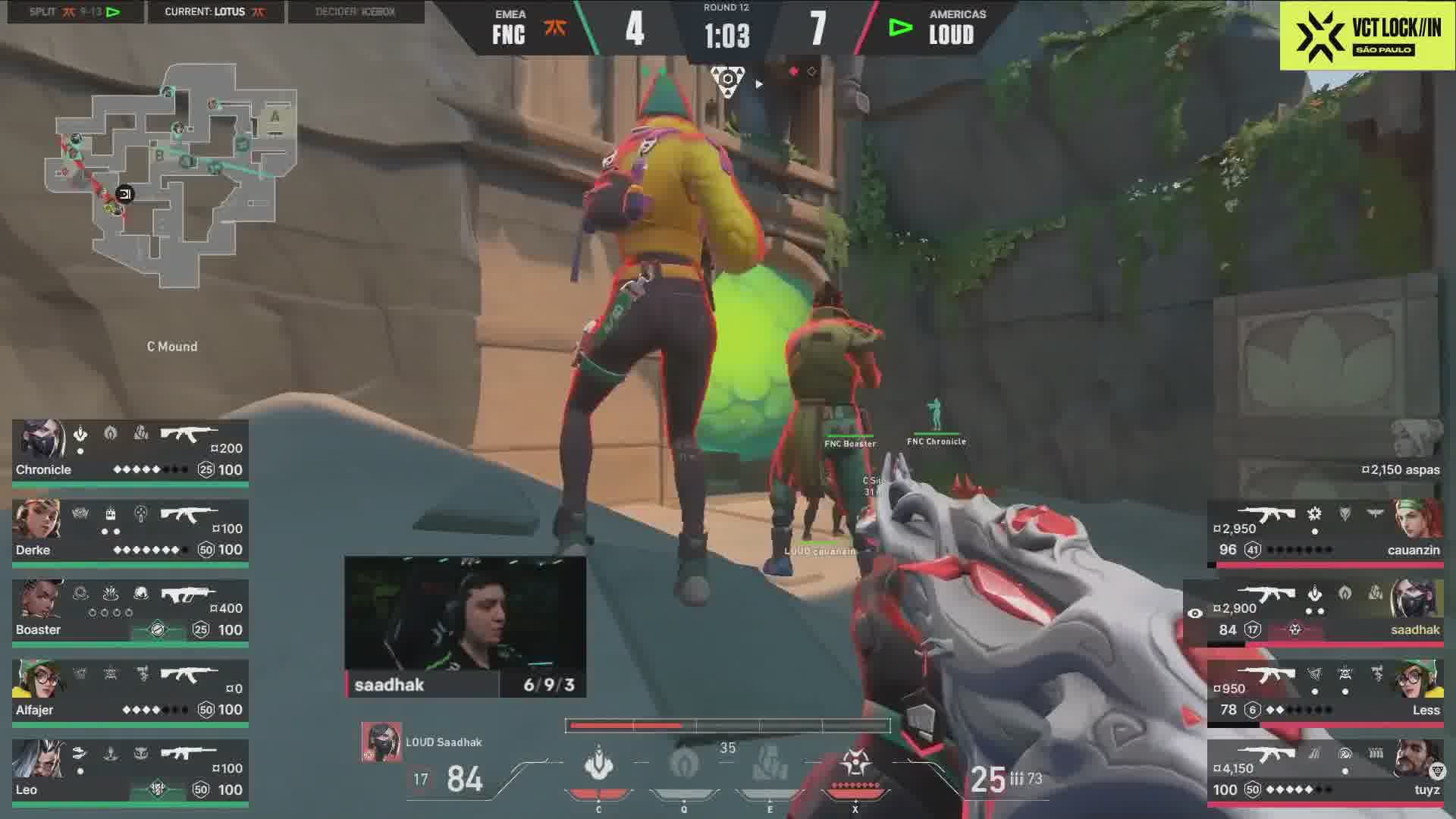
Task: Activate Viper's Snake Bite ability icon
Action: point(599,764)
